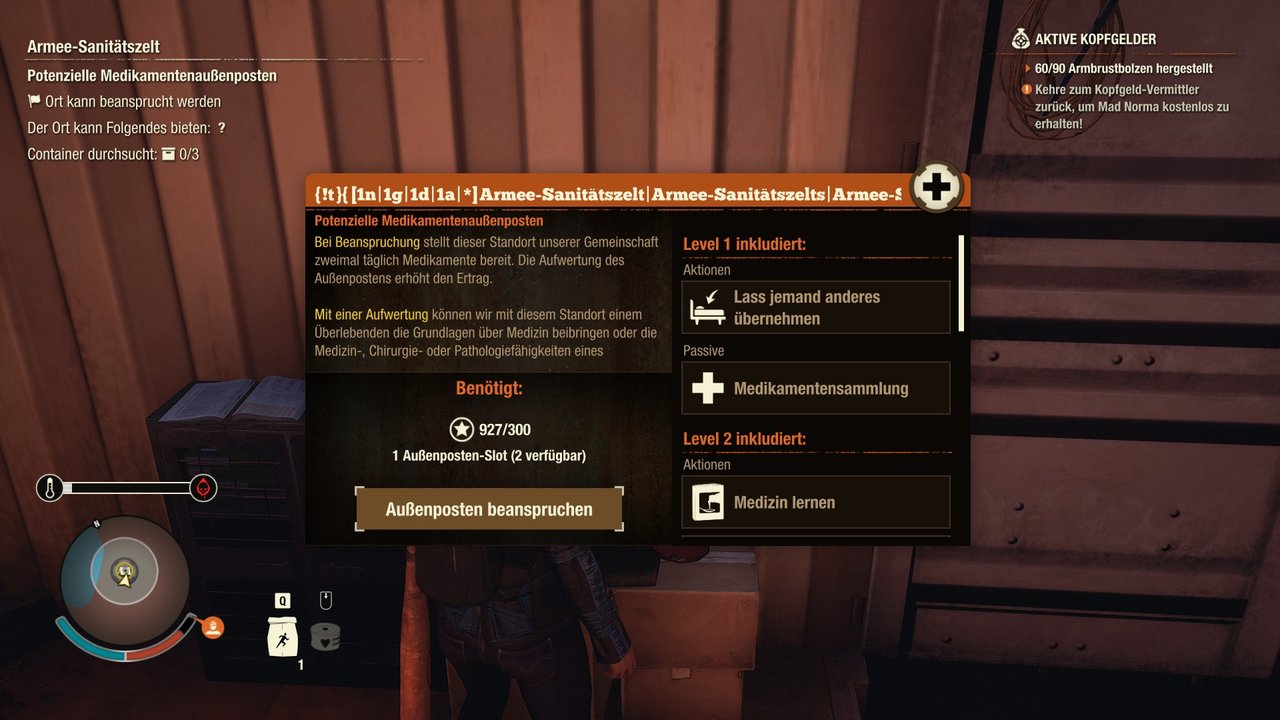
Task: Click the medical cross icon beside Medikamentensammlung
Action: 707,388
